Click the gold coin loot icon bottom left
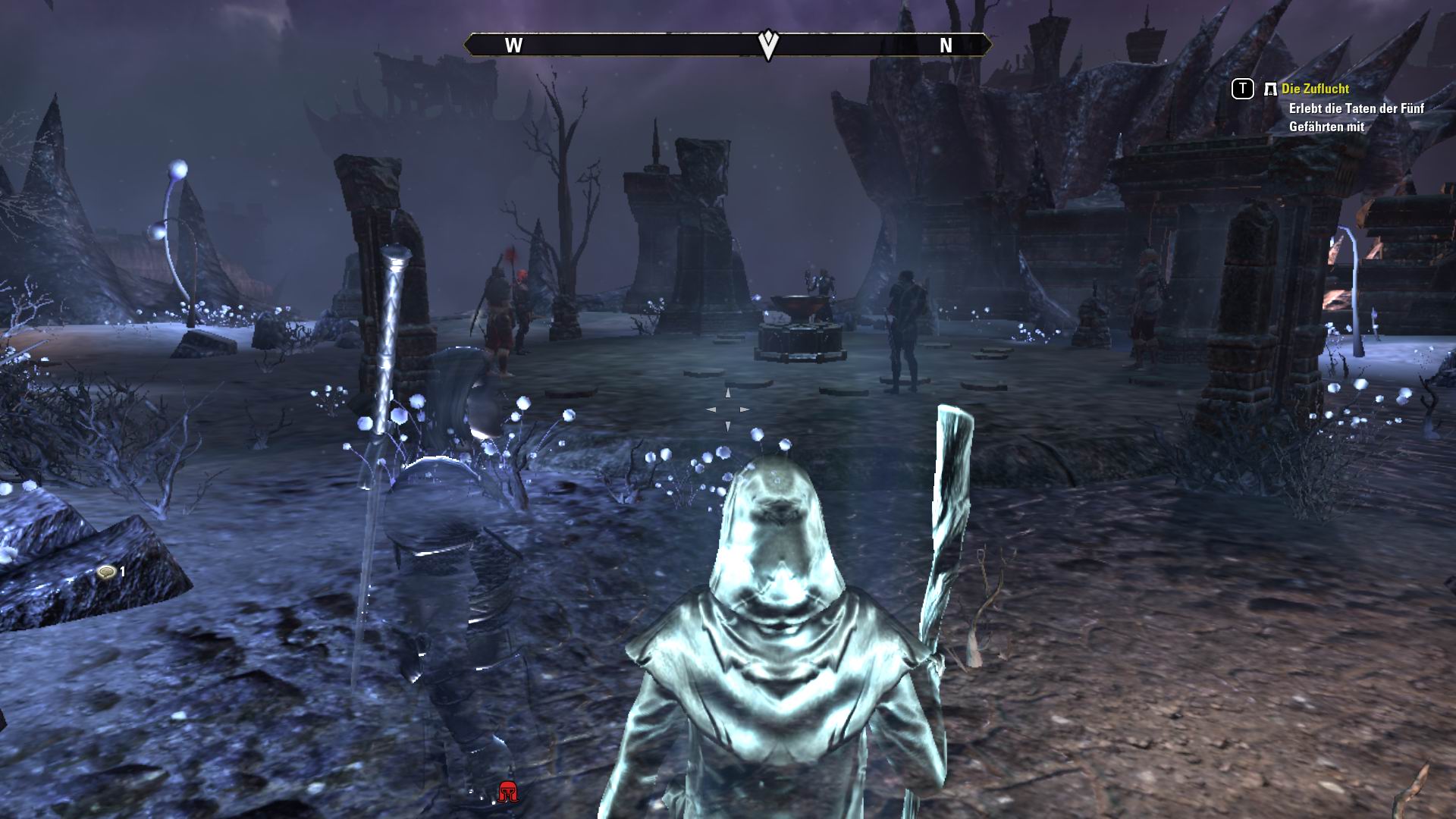 [105, 571]
